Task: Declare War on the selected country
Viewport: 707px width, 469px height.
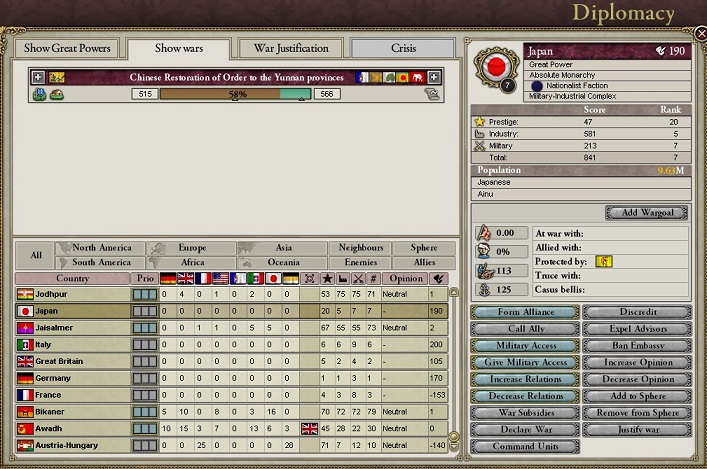Action: tap(524, 429)
